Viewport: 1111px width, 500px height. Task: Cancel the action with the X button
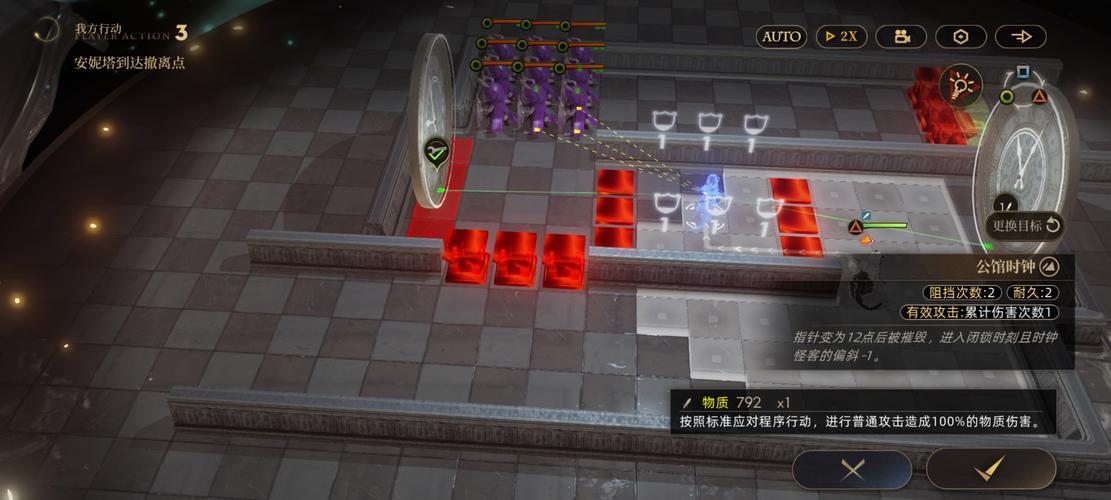point(852,468)
